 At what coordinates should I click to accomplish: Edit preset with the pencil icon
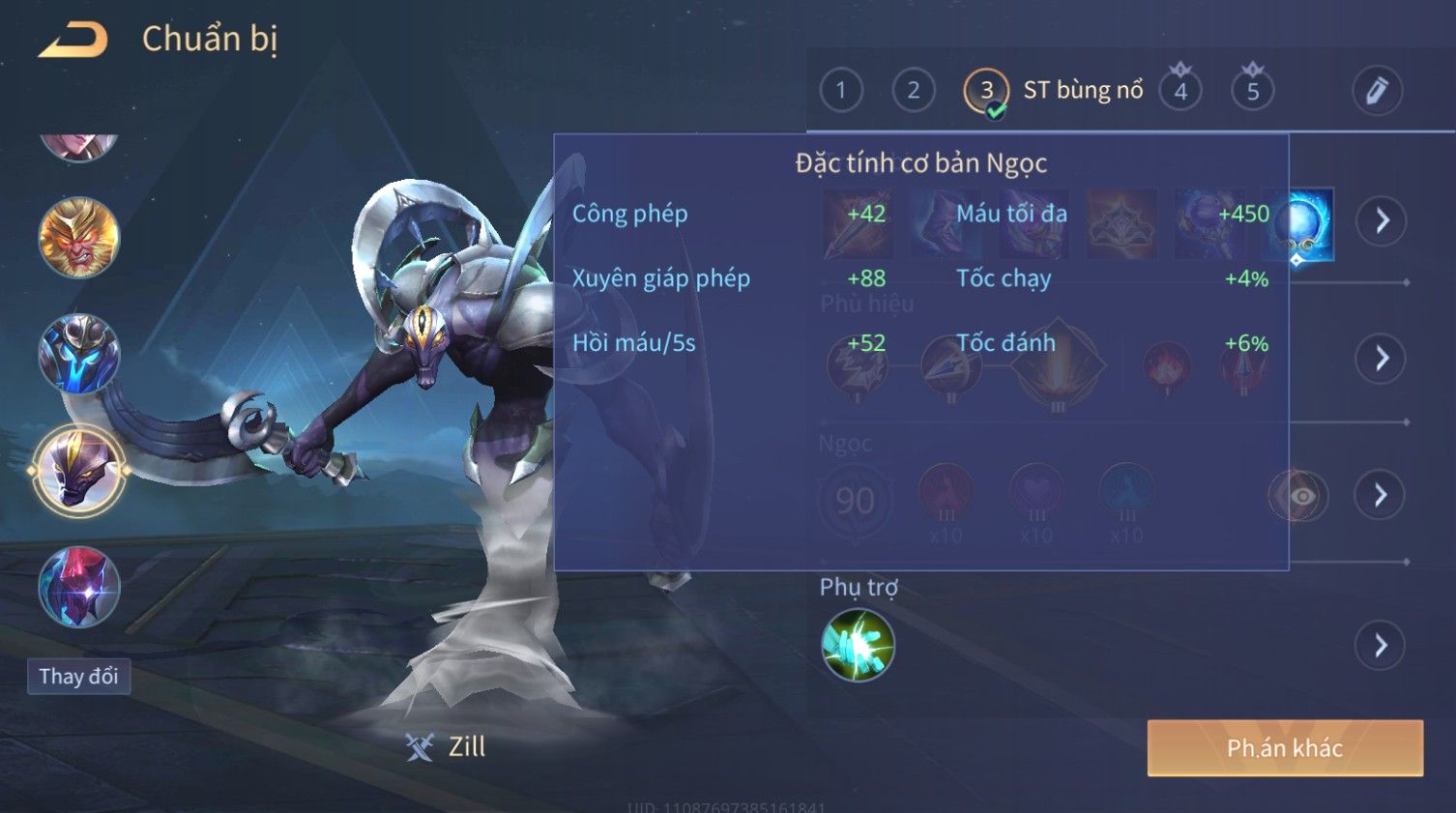pyautogui.click(x=1377, y=91)
